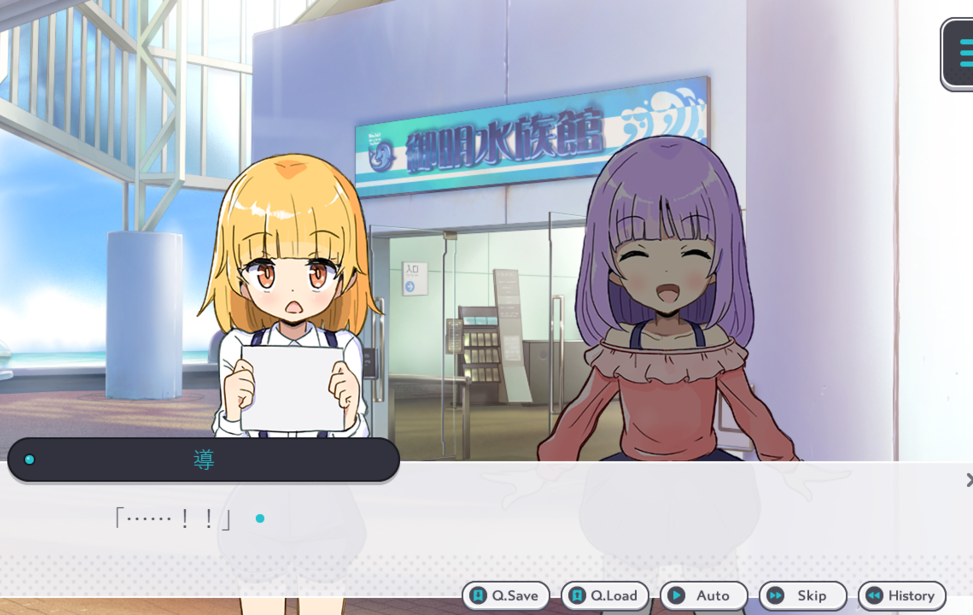This screenshot has height=615, width=973.
Task: Enable Auto text advance
Action: 703,595
